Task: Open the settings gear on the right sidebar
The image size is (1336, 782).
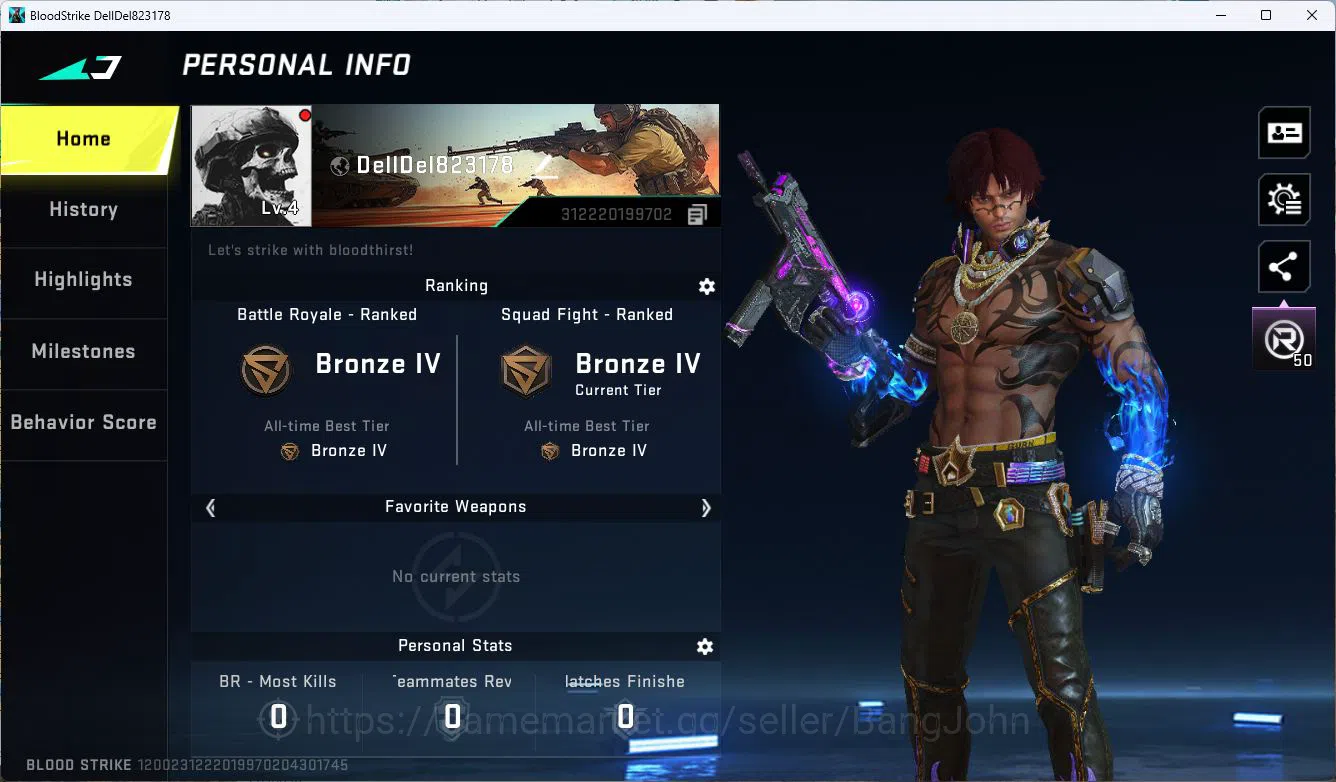Action: pyautogui.click(x=1284, y=199)
